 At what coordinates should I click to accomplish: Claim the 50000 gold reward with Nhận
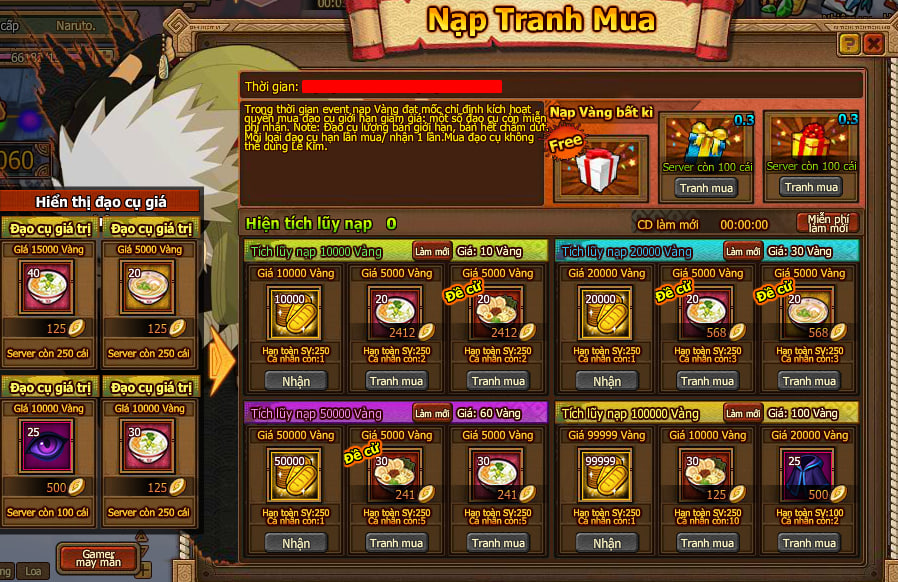tap(296, 543)
